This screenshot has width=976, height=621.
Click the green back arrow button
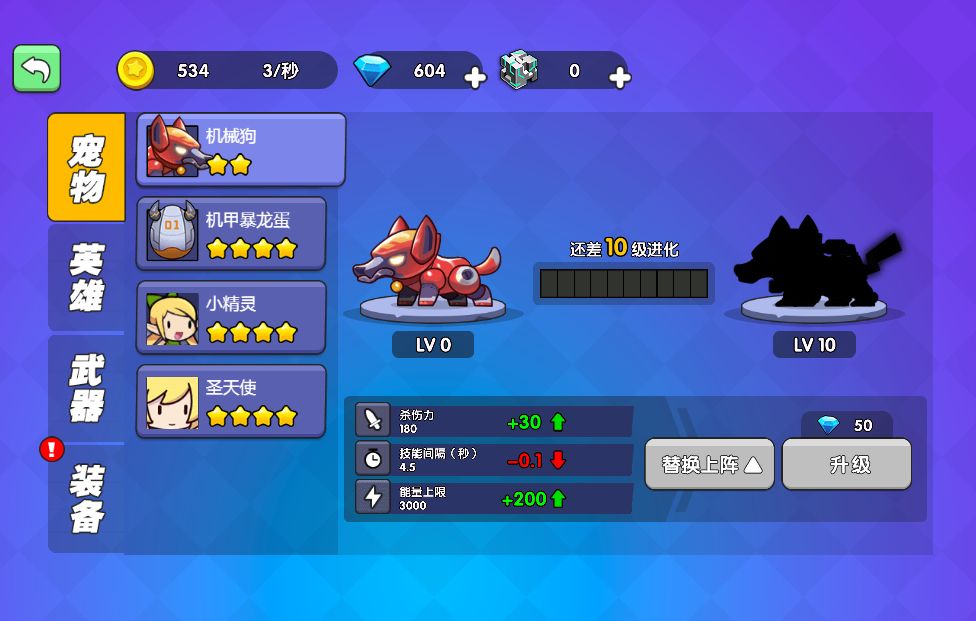coord(37,69)
